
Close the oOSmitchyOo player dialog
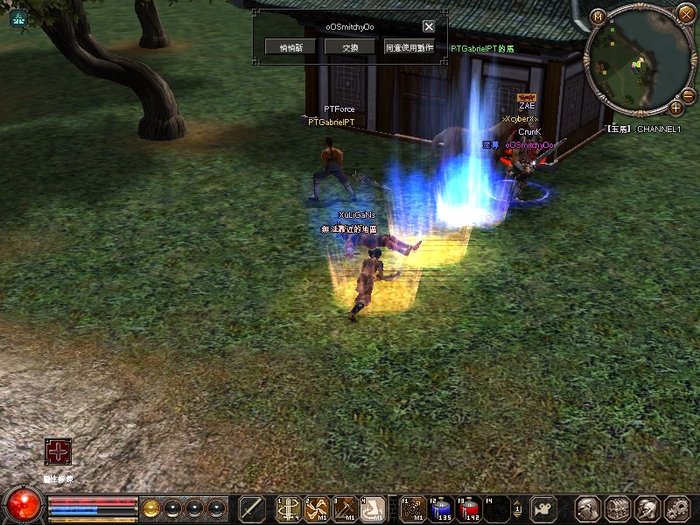pos(429,27)
